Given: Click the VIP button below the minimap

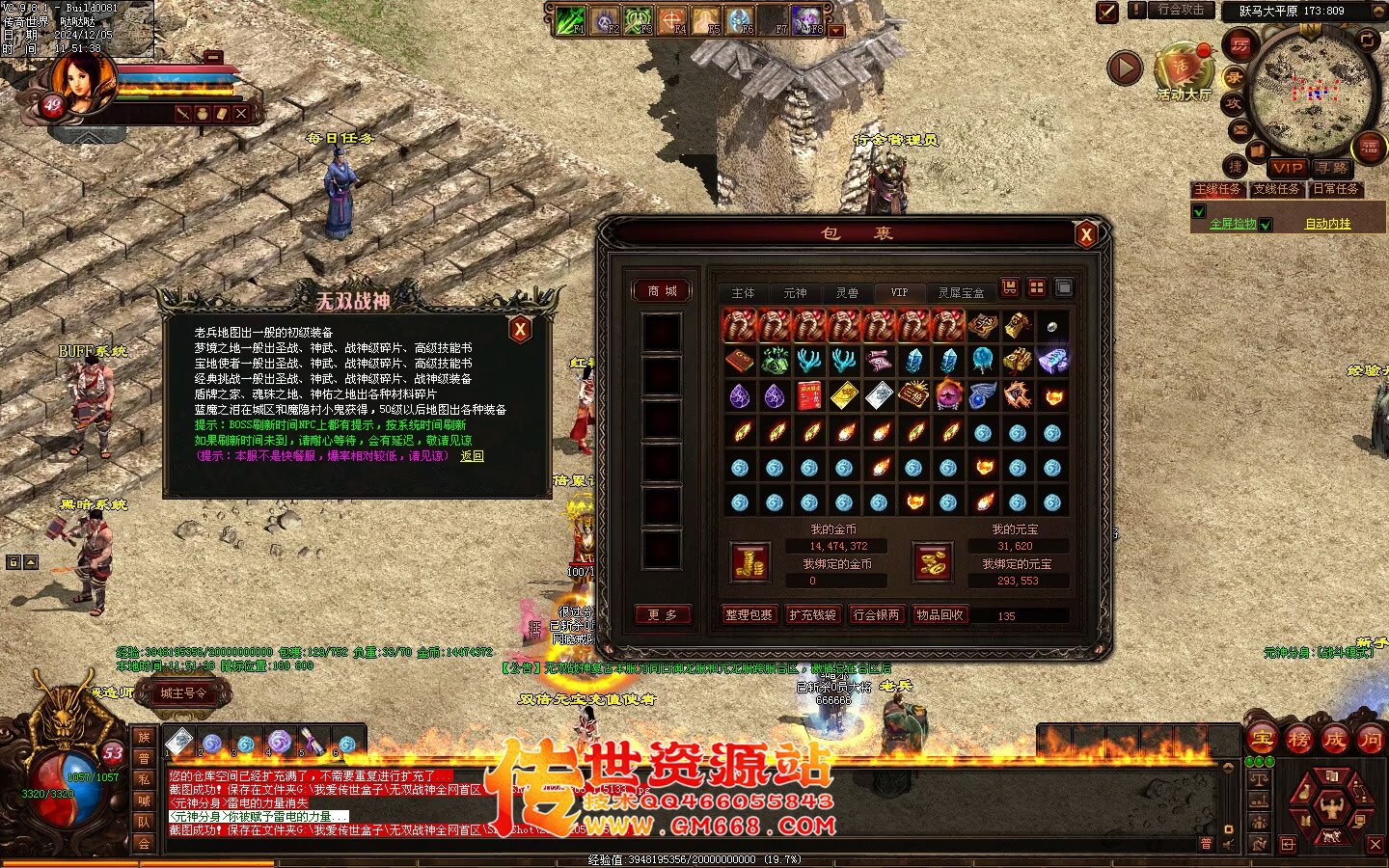Looking at the screenshot, I should coord(1287,168).
